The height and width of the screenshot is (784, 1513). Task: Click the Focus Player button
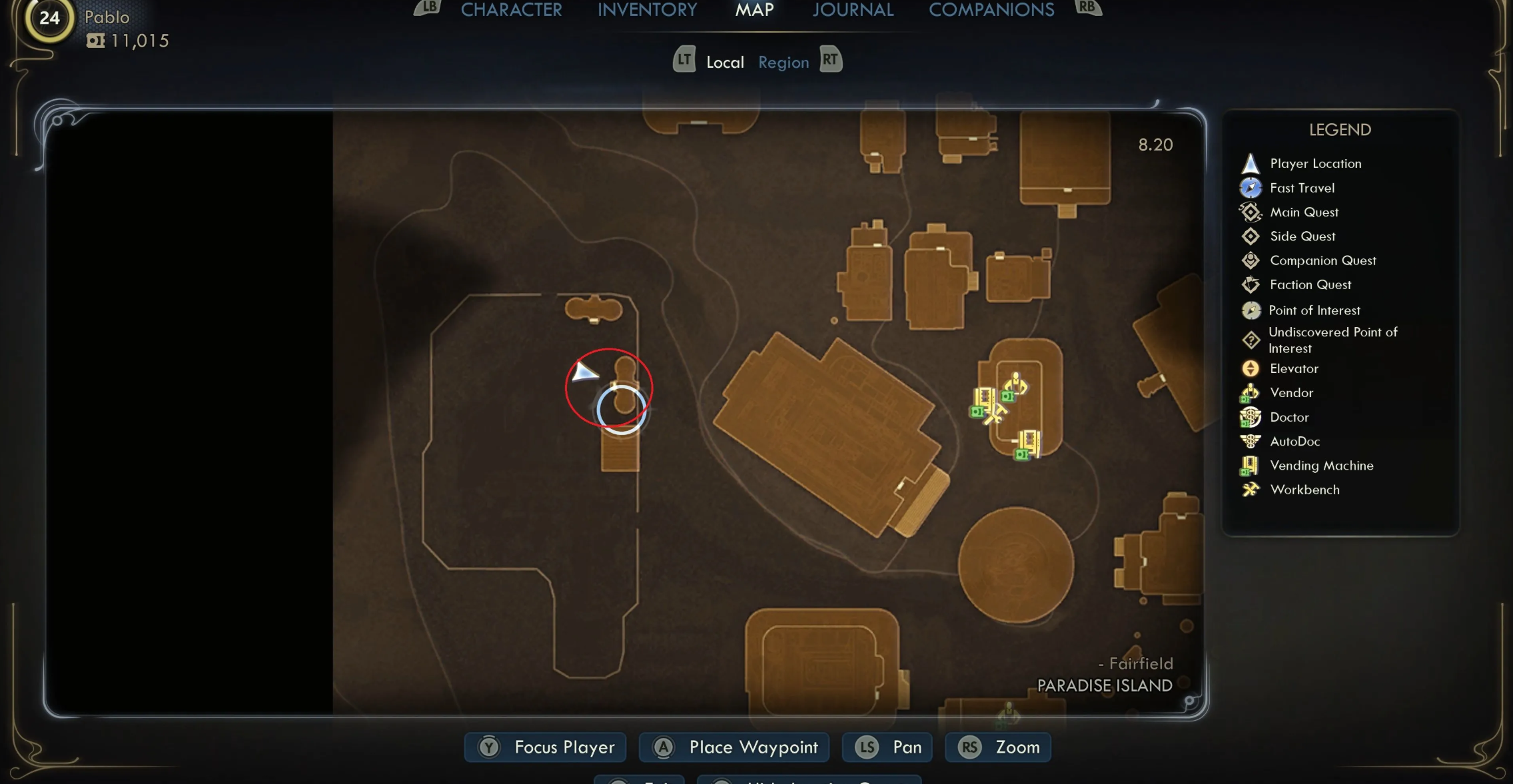point(545,747)
